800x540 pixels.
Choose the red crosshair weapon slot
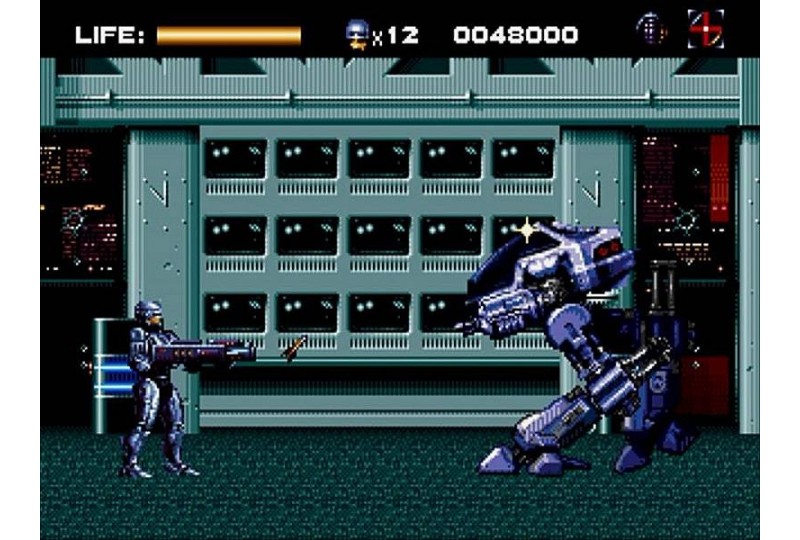(x=705, y=29)
